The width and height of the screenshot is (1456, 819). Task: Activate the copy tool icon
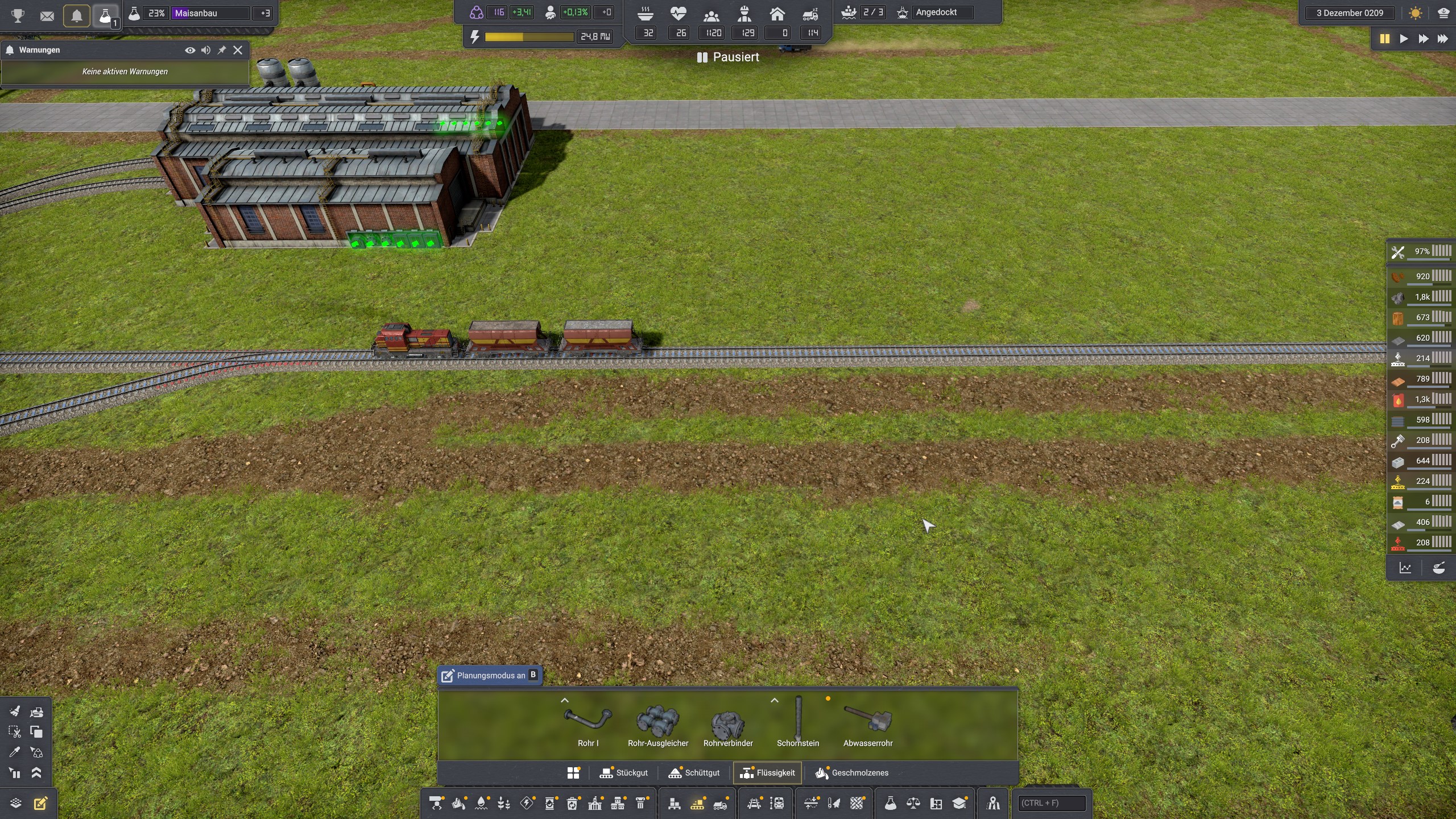36,732
